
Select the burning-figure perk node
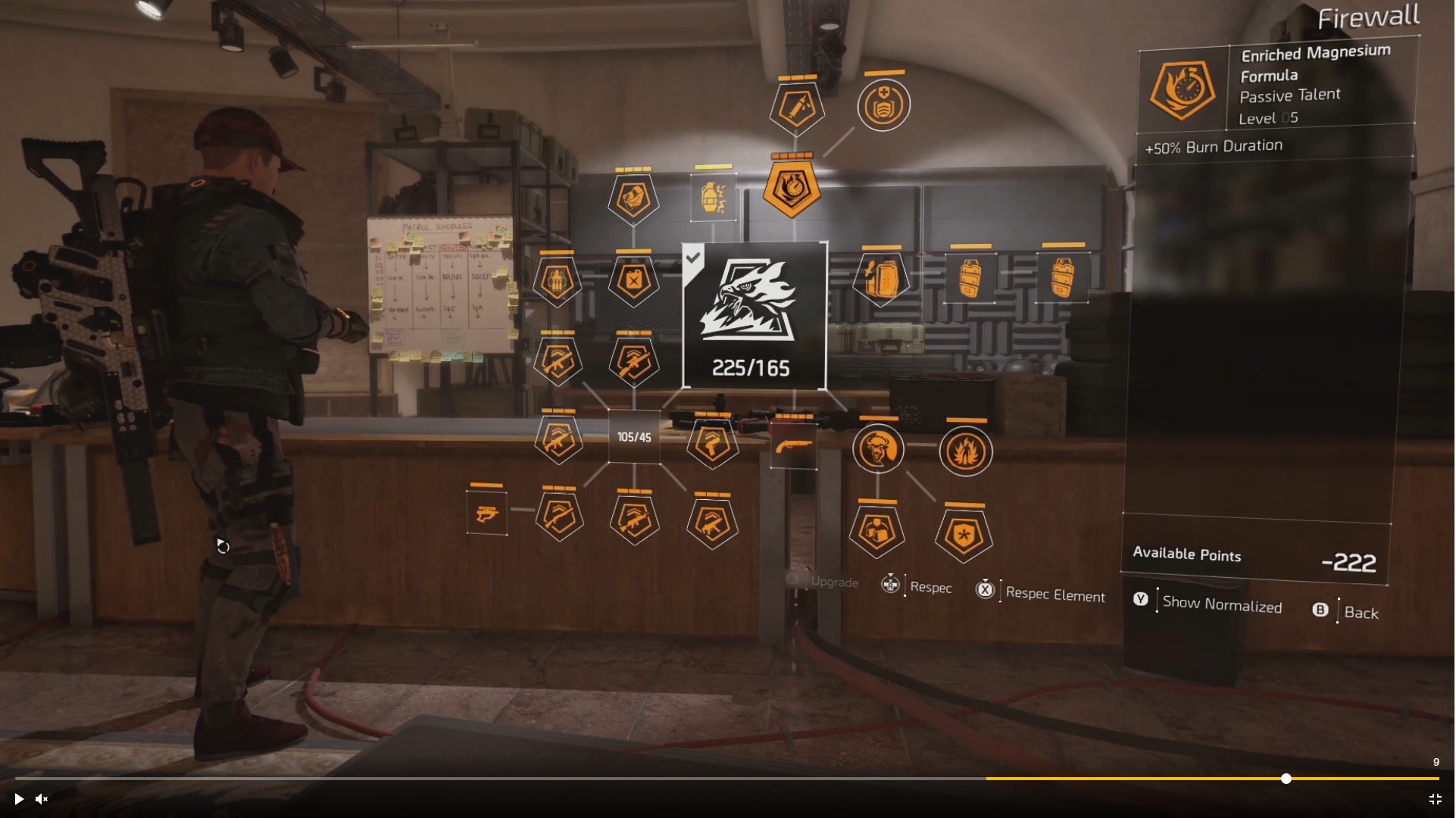pos(964,451)
